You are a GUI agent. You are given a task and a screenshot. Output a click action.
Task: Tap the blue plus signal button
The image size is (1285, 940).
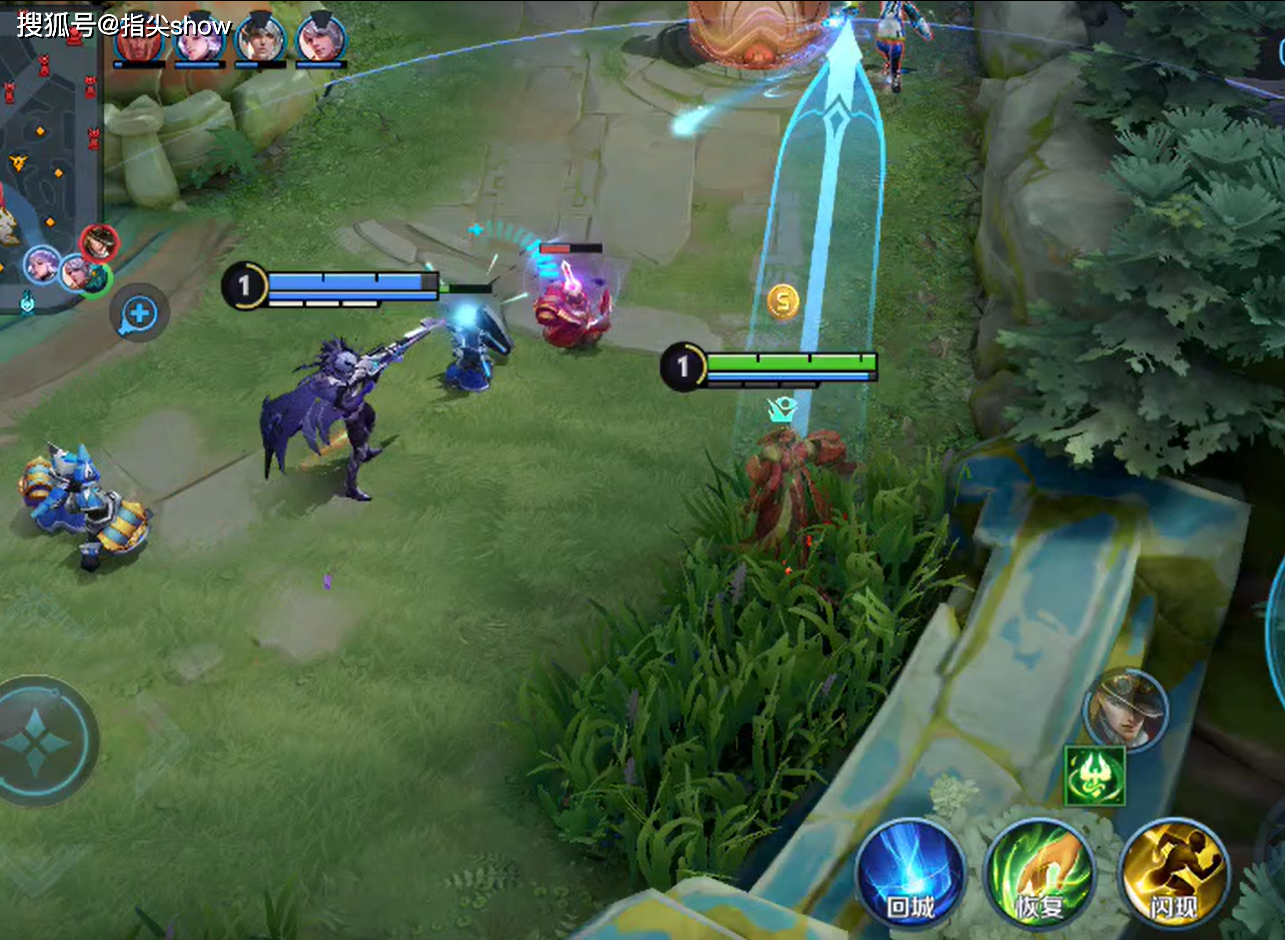coord(139,314)
